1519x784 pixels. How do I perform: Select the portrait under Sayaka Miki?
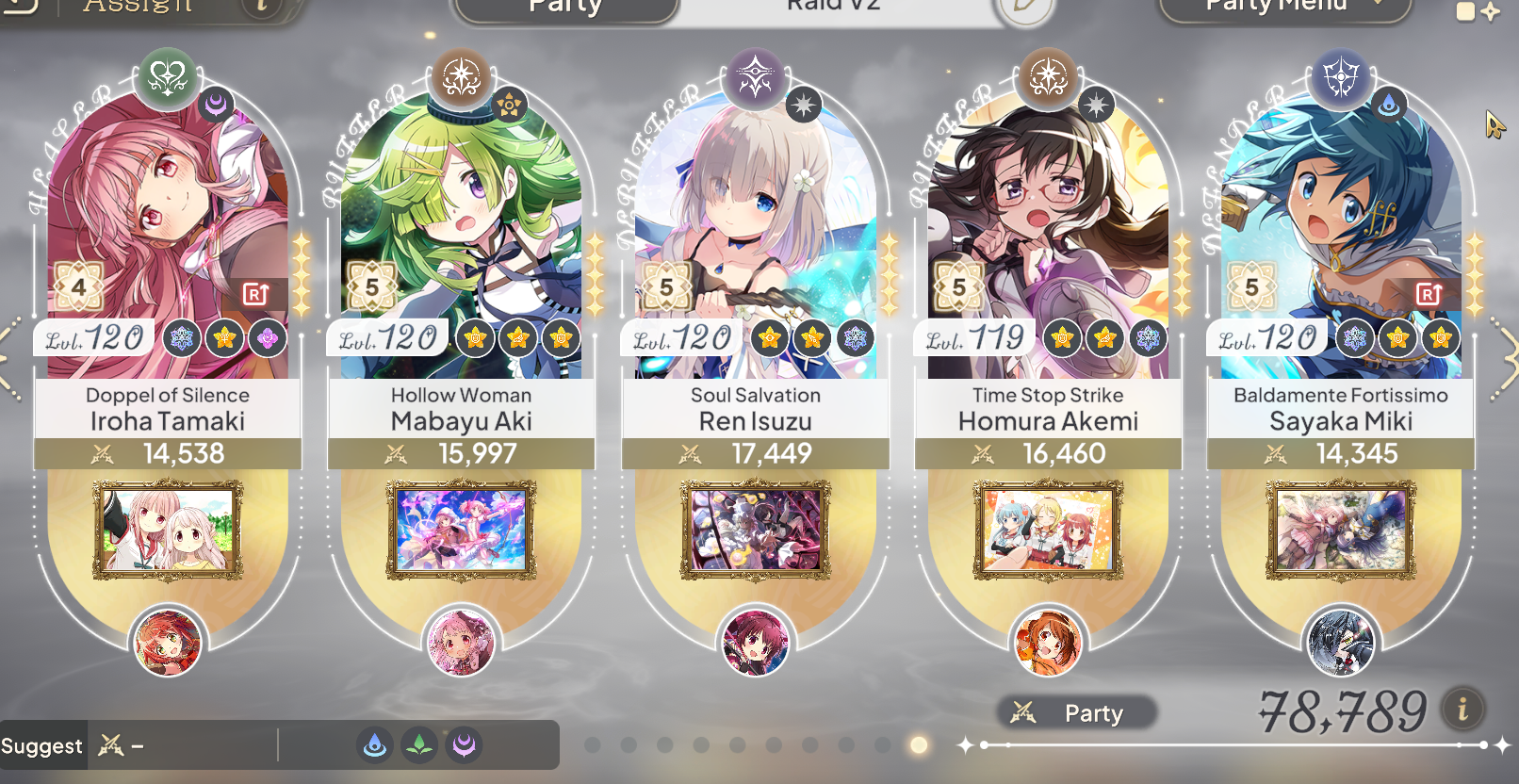1341,530
